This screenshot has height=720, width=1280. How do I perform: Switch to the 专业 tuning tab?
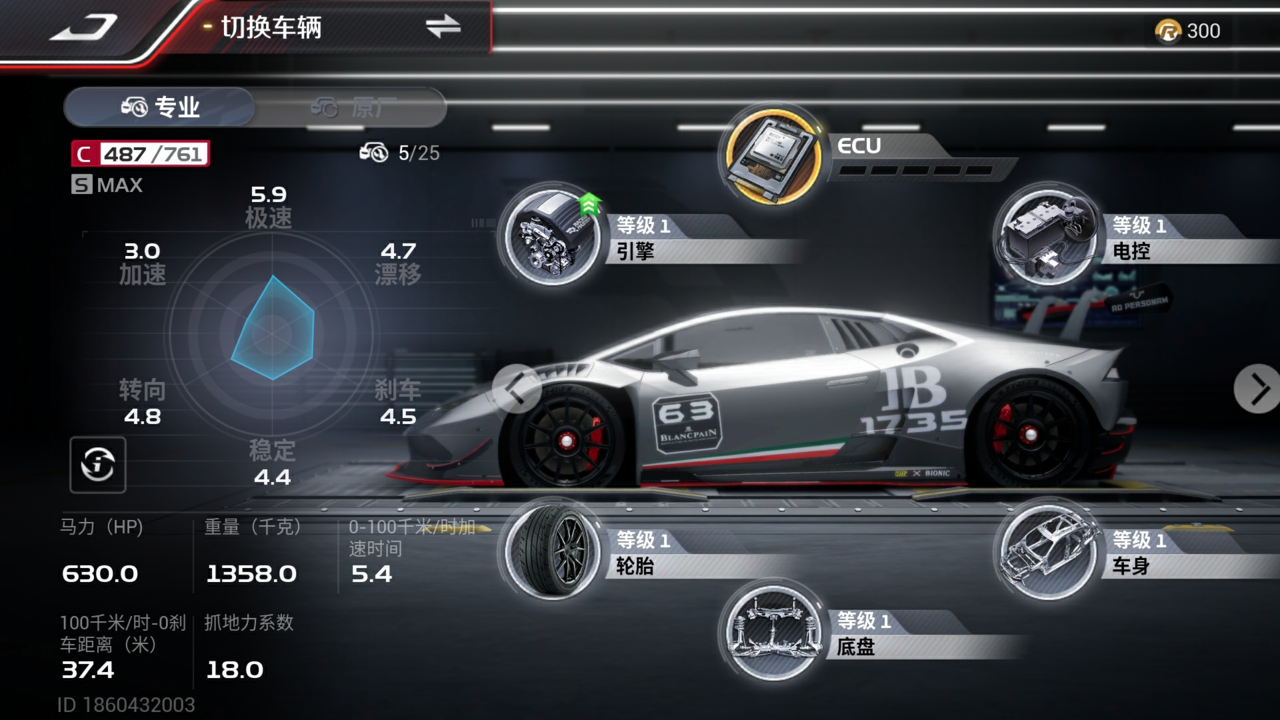click(x=160, y=107)
